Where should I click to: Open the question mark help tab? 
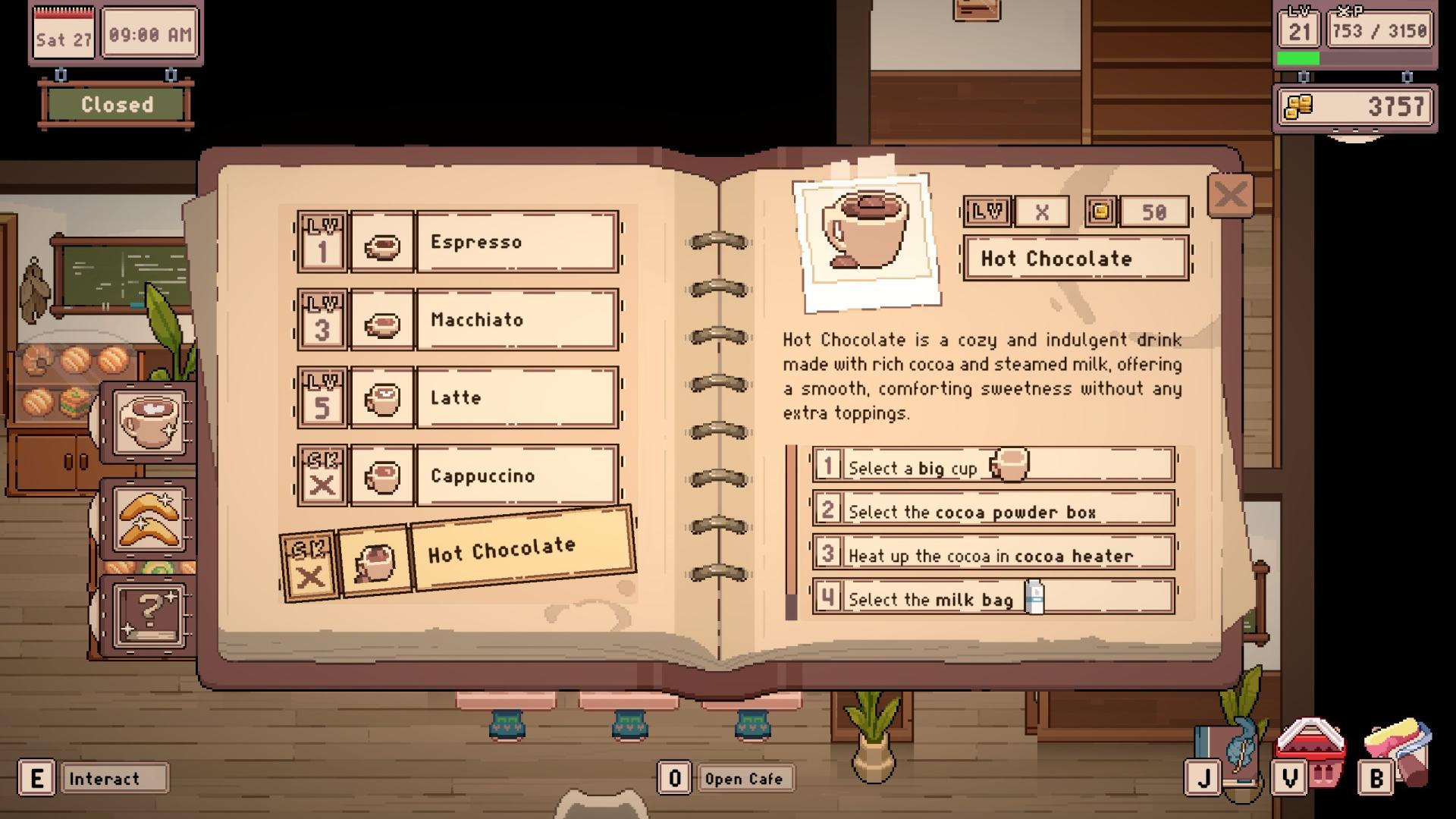[149, 614]
